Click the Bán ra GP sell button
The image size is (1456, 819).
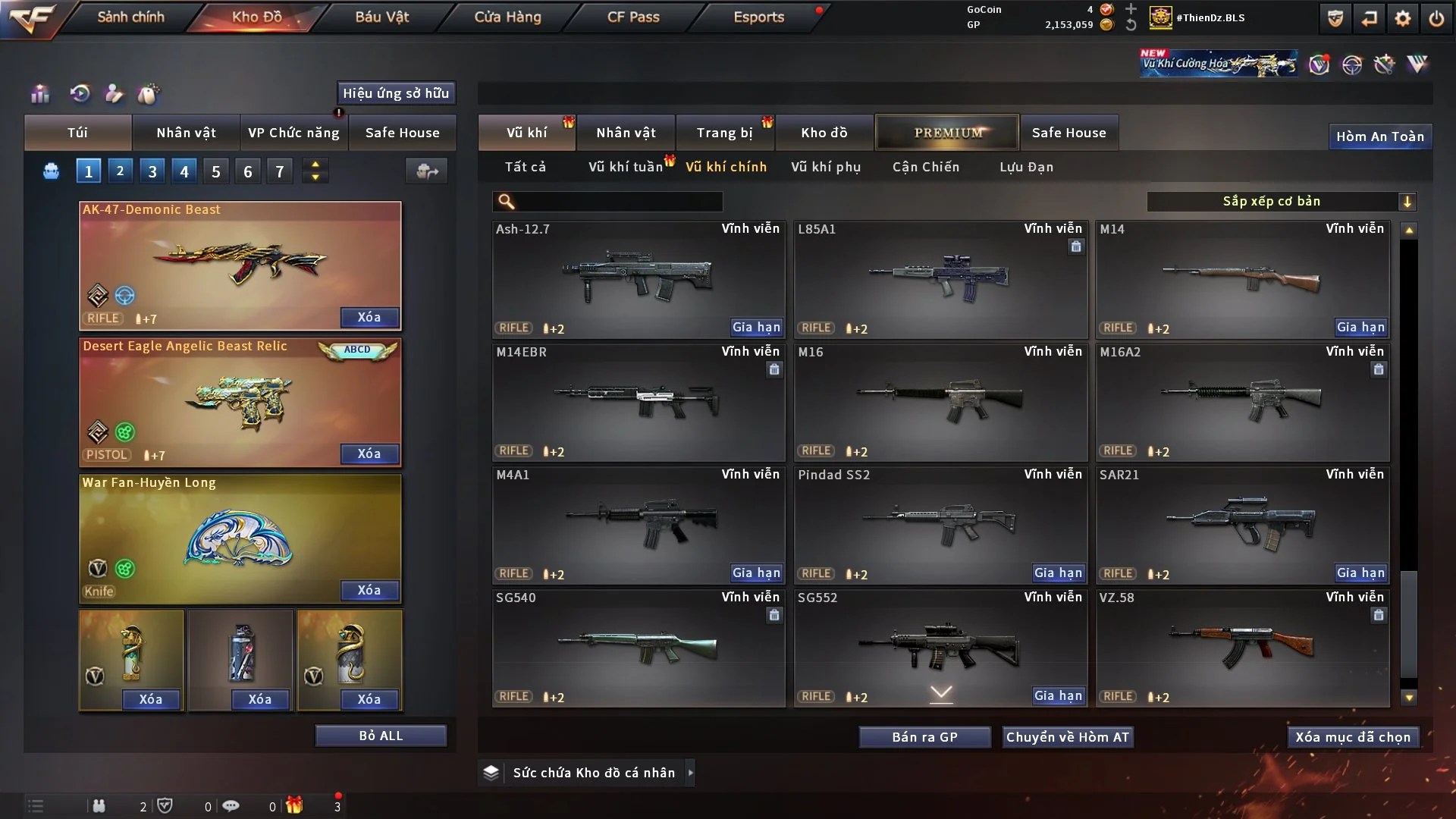(x=924, y=737)
